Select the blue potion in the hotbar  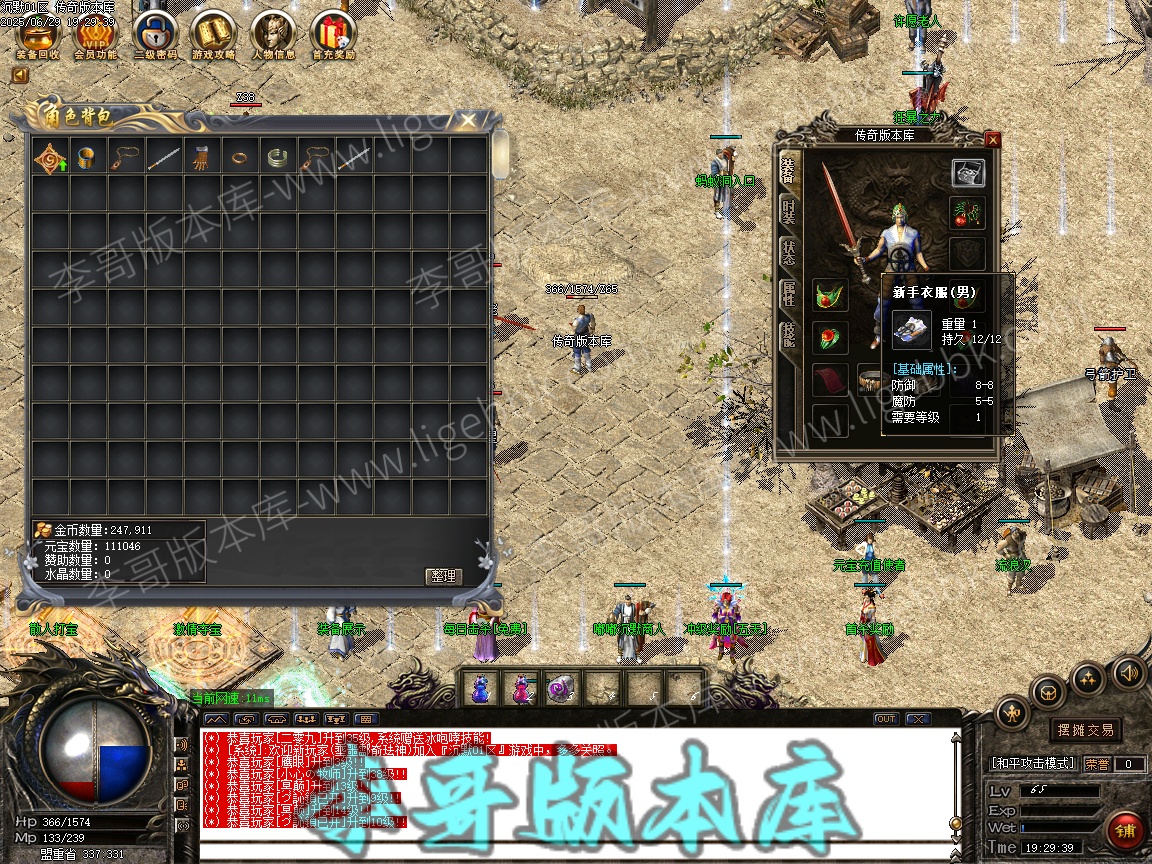[x=482, y=688]
